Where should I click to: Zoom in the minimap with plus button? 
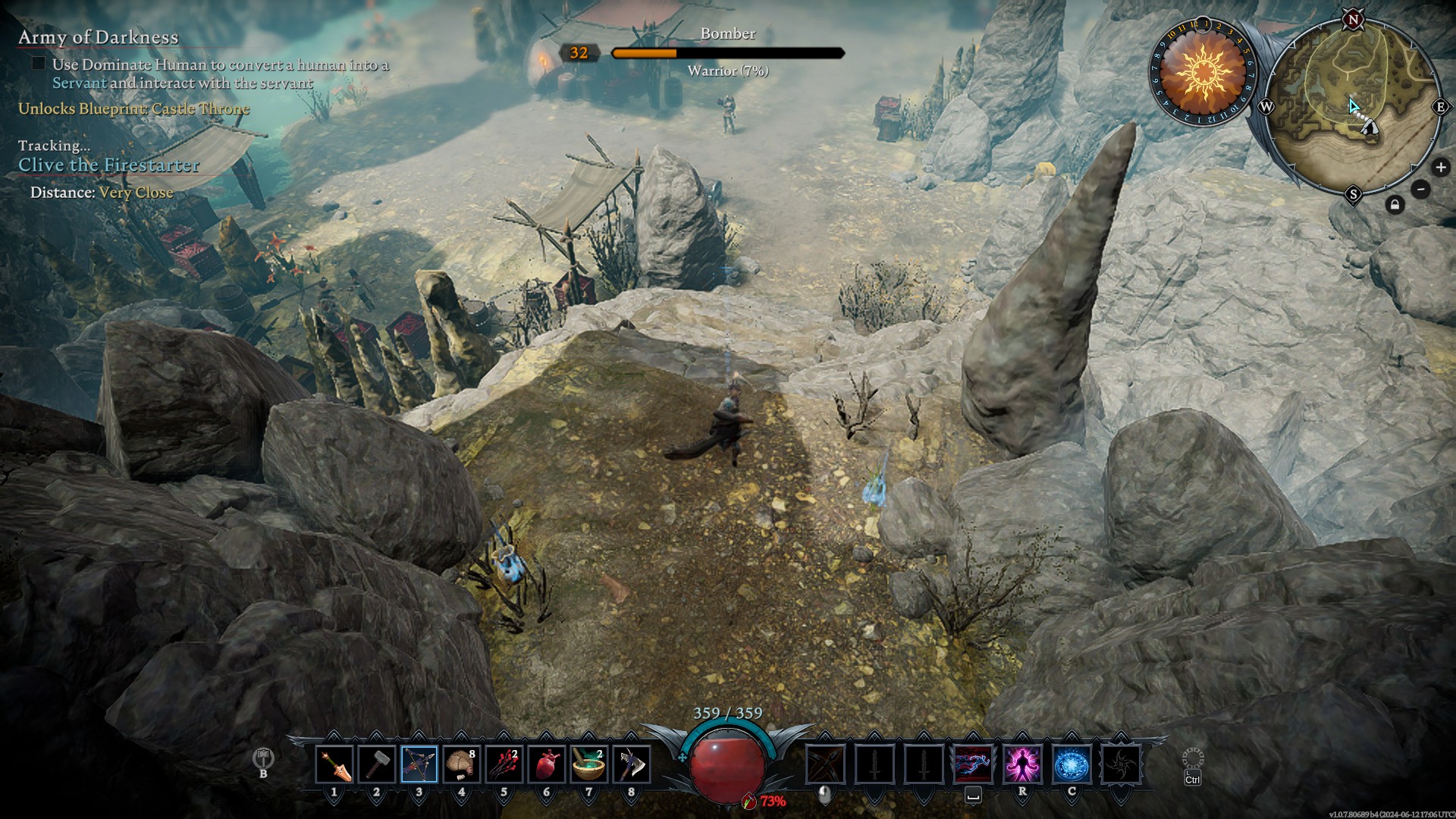point(1440,168)
